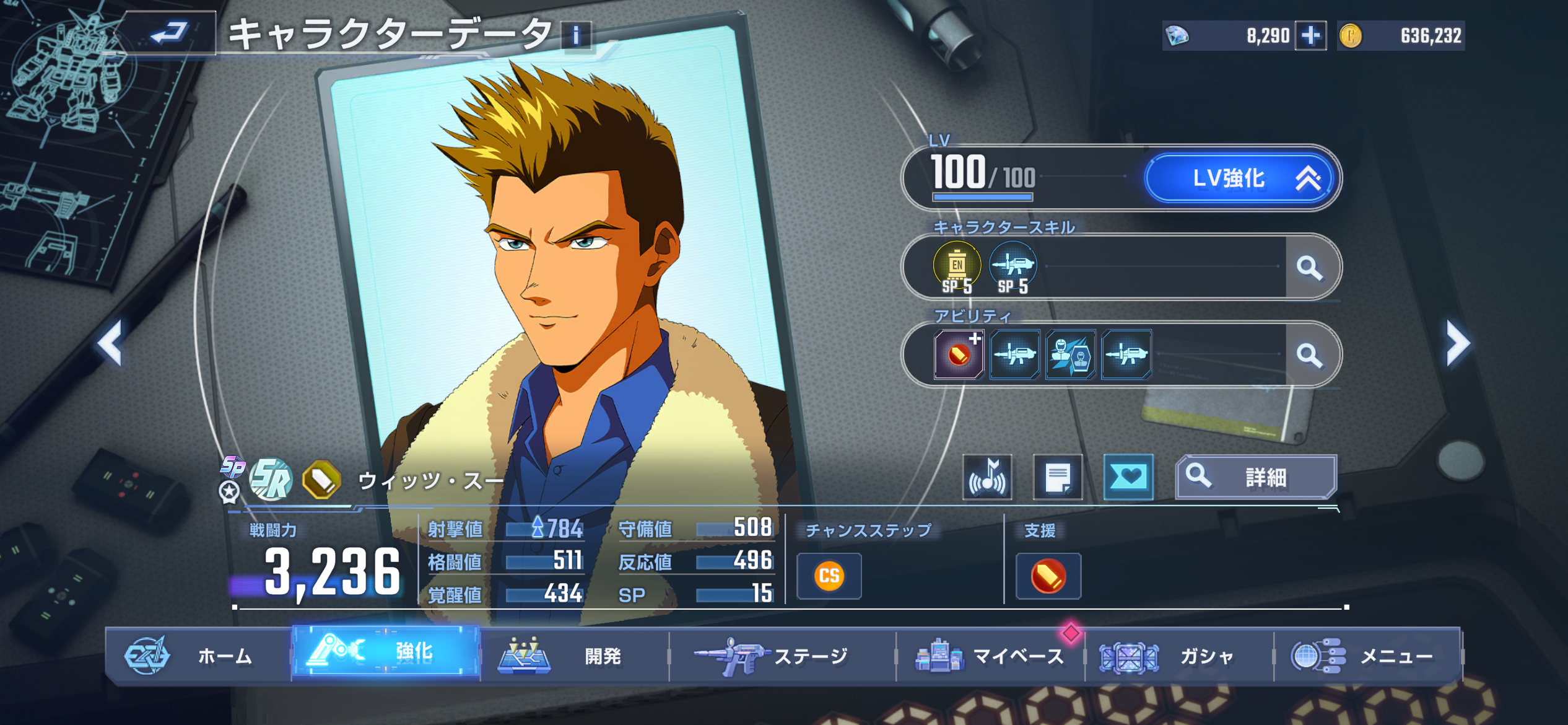Viewport: 1568px width, 725px height.
Task: Toggle the heart favorite button
Action: pos(1128,477)
